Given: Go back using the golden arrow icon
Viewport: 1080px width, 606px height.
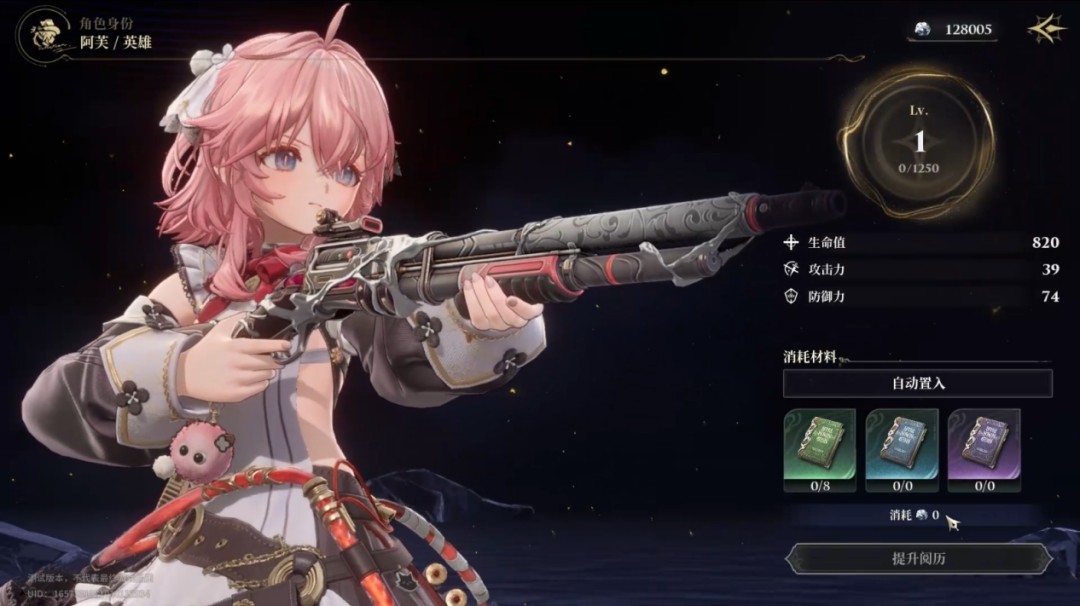Looking at the screenshot, I should pos(1046,29).
